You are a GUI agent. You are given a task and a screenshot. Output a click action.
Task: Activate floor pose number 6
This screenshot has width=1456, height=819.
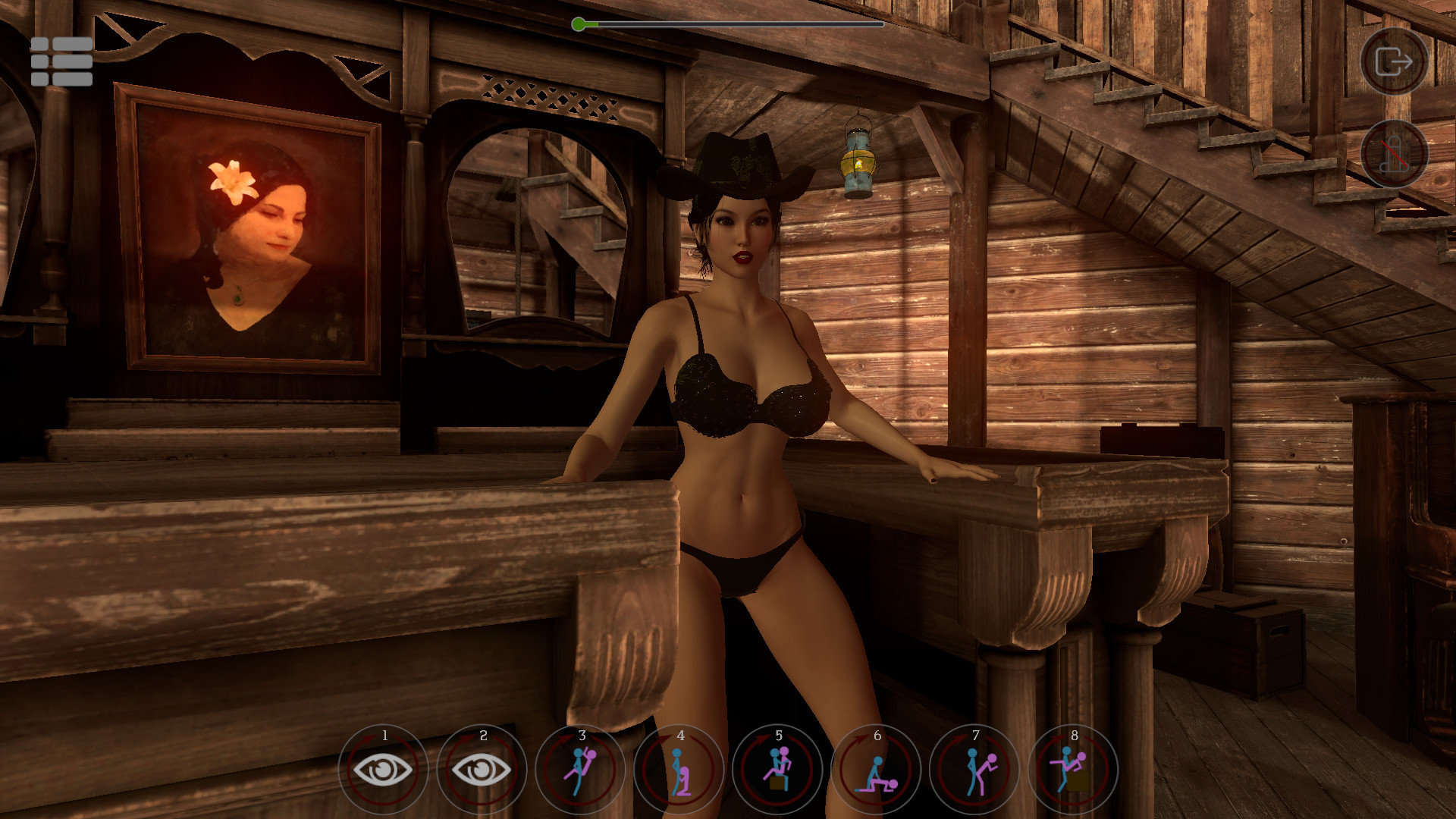(x=877, y=768)
